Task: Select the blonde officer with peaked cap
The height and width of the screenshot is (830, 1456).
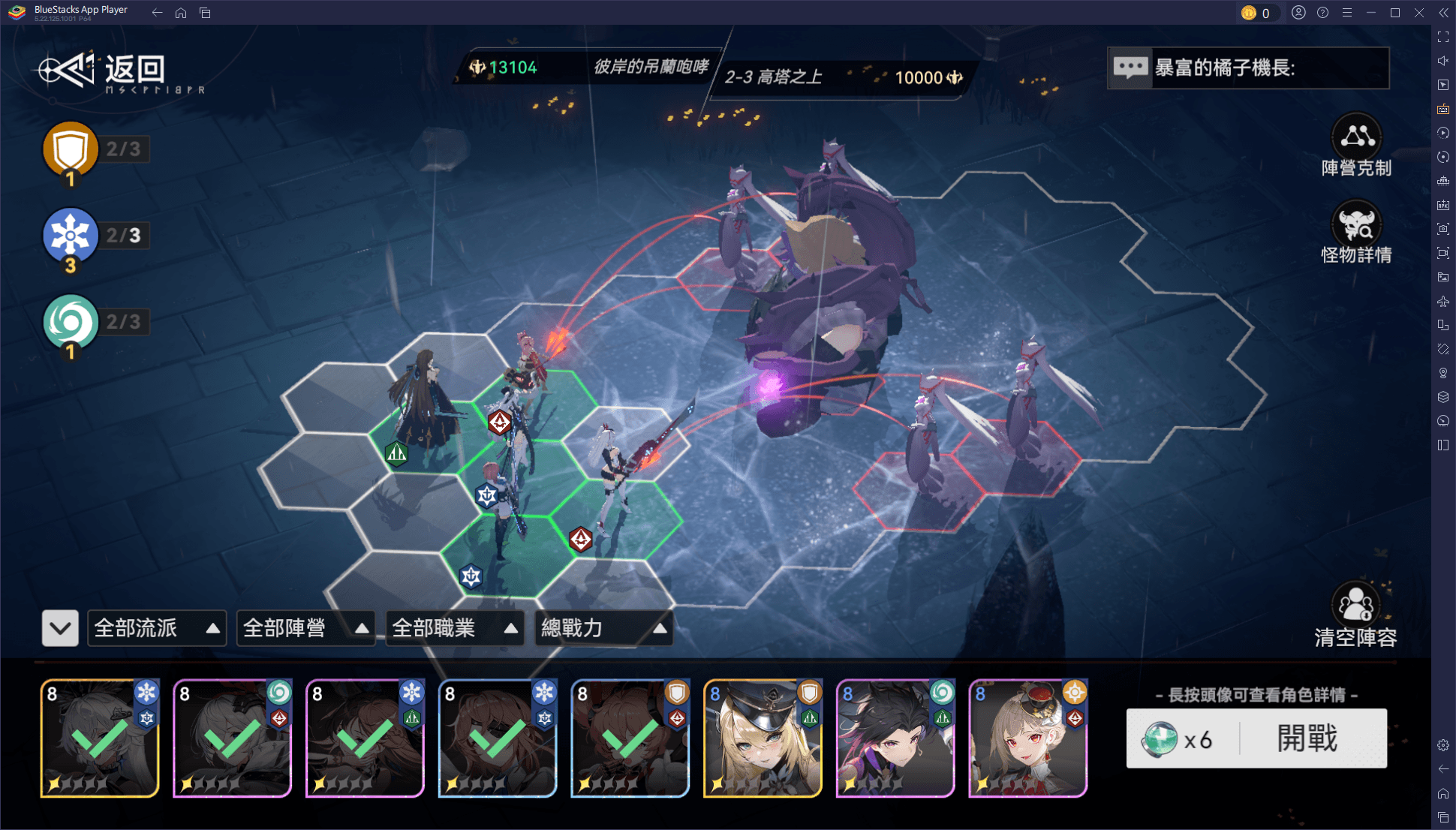Action: click(x=763, y=738)
